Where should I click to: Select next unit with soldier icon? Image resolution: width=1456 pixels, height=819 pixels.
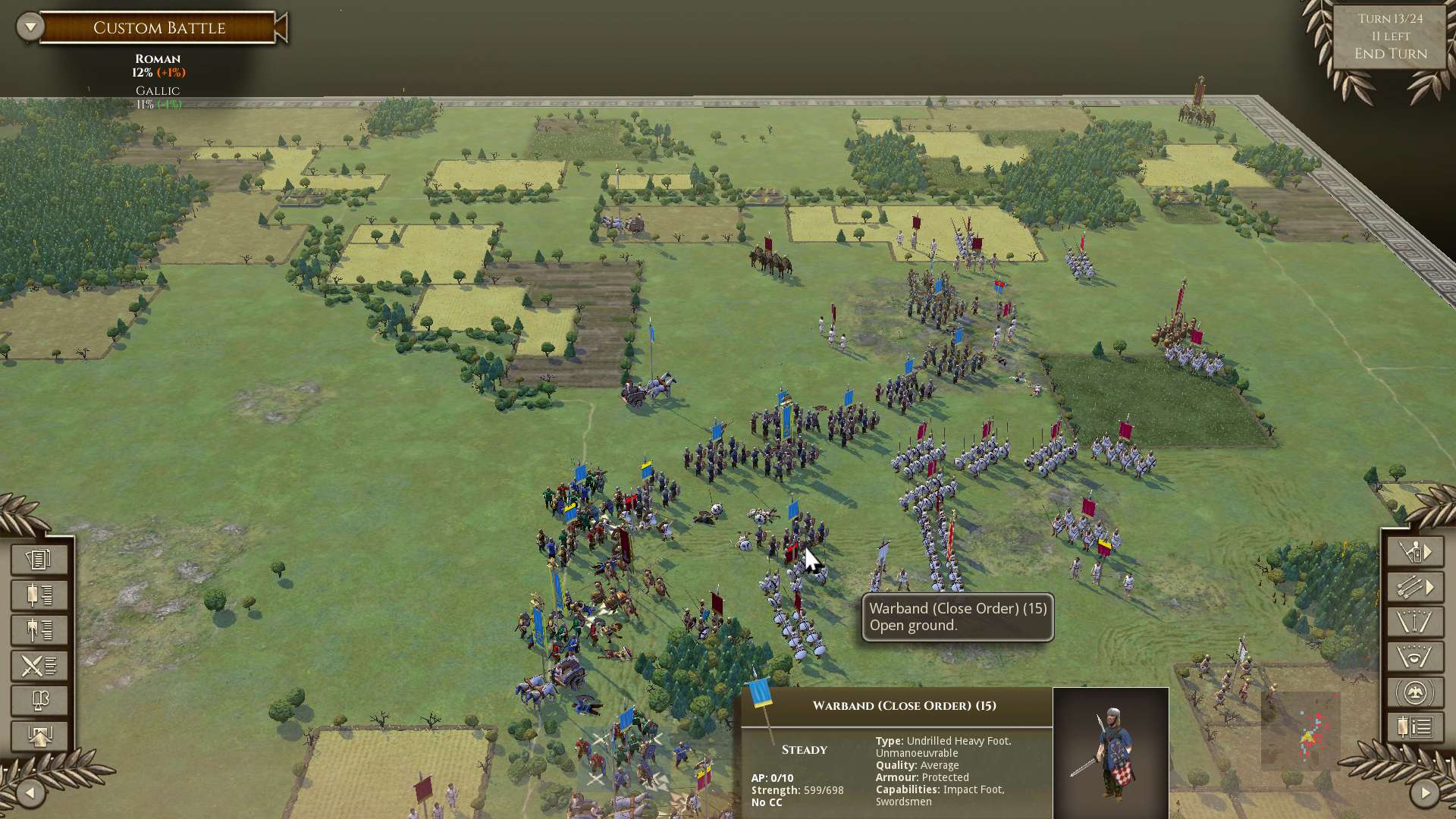[1415, 552]
